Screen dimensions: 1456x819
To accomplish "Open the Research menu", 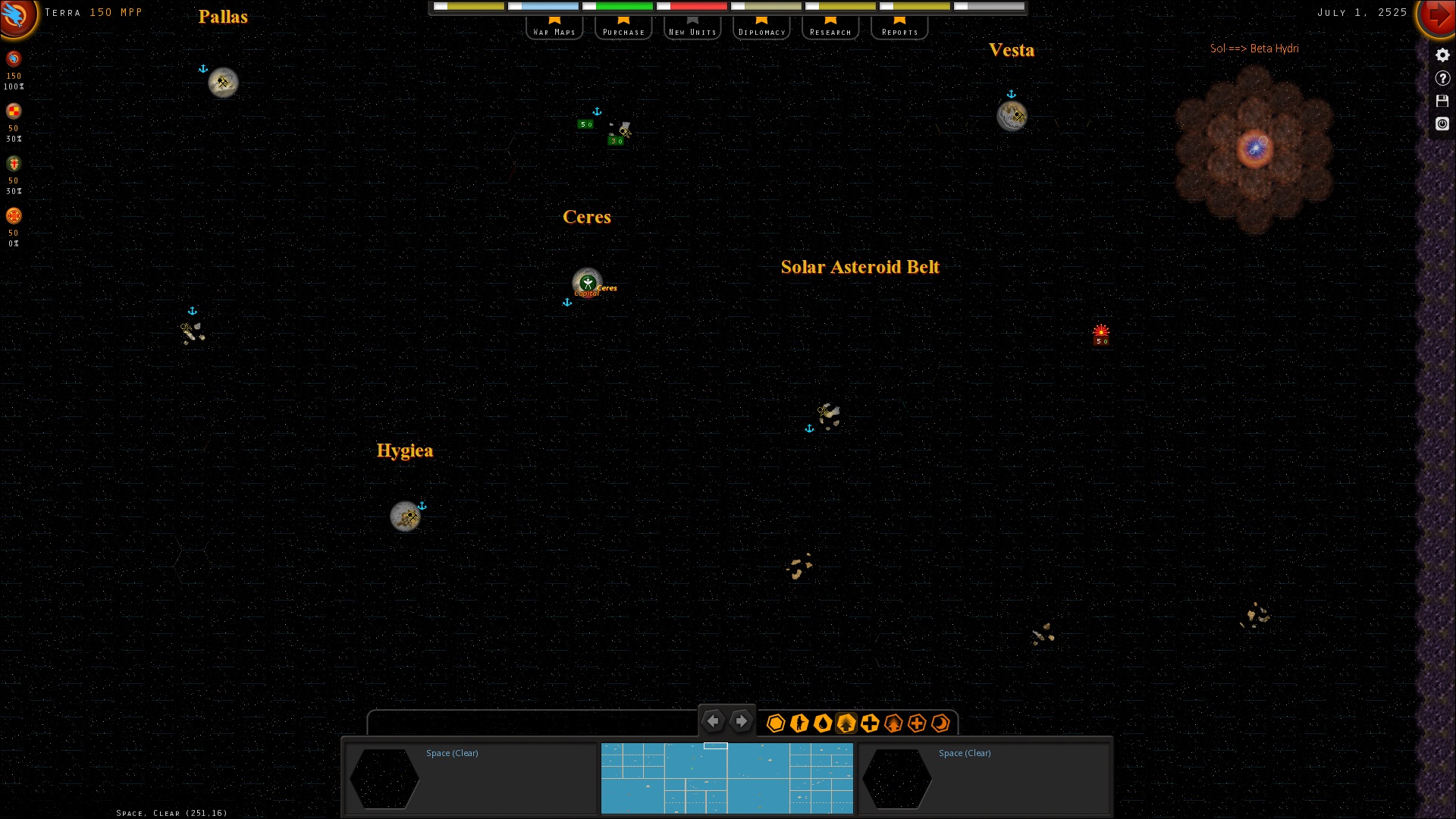I will (830, 31).
